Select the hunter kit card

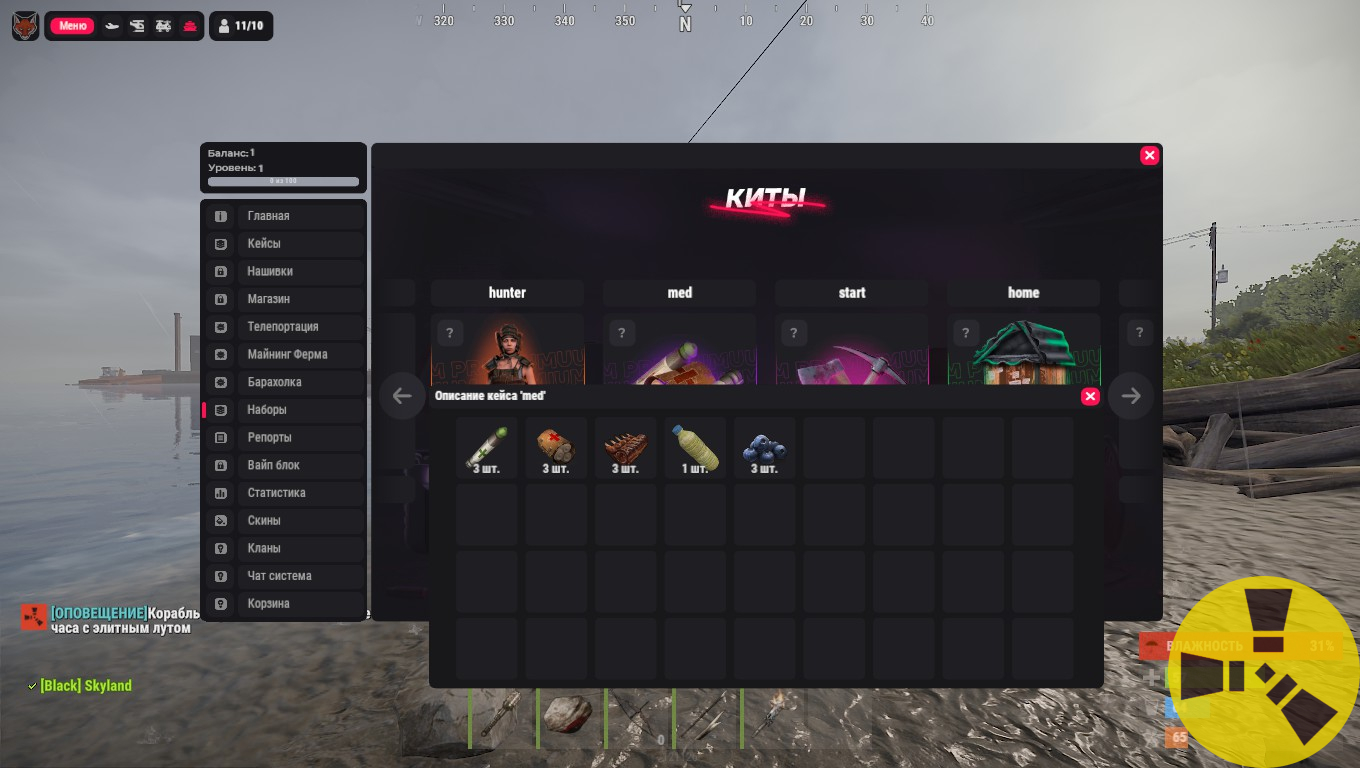[x=507, y=350]
